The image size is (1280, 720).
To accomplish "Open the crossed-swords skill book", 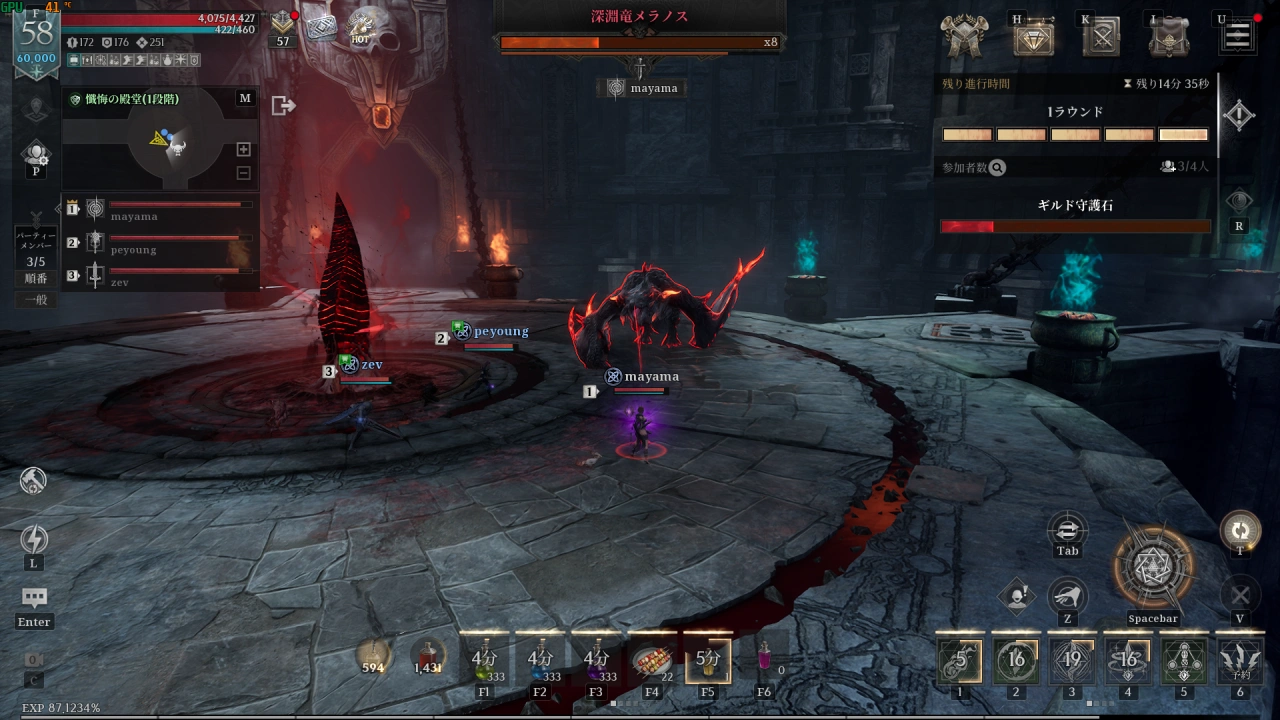I will click(1101, 38).
